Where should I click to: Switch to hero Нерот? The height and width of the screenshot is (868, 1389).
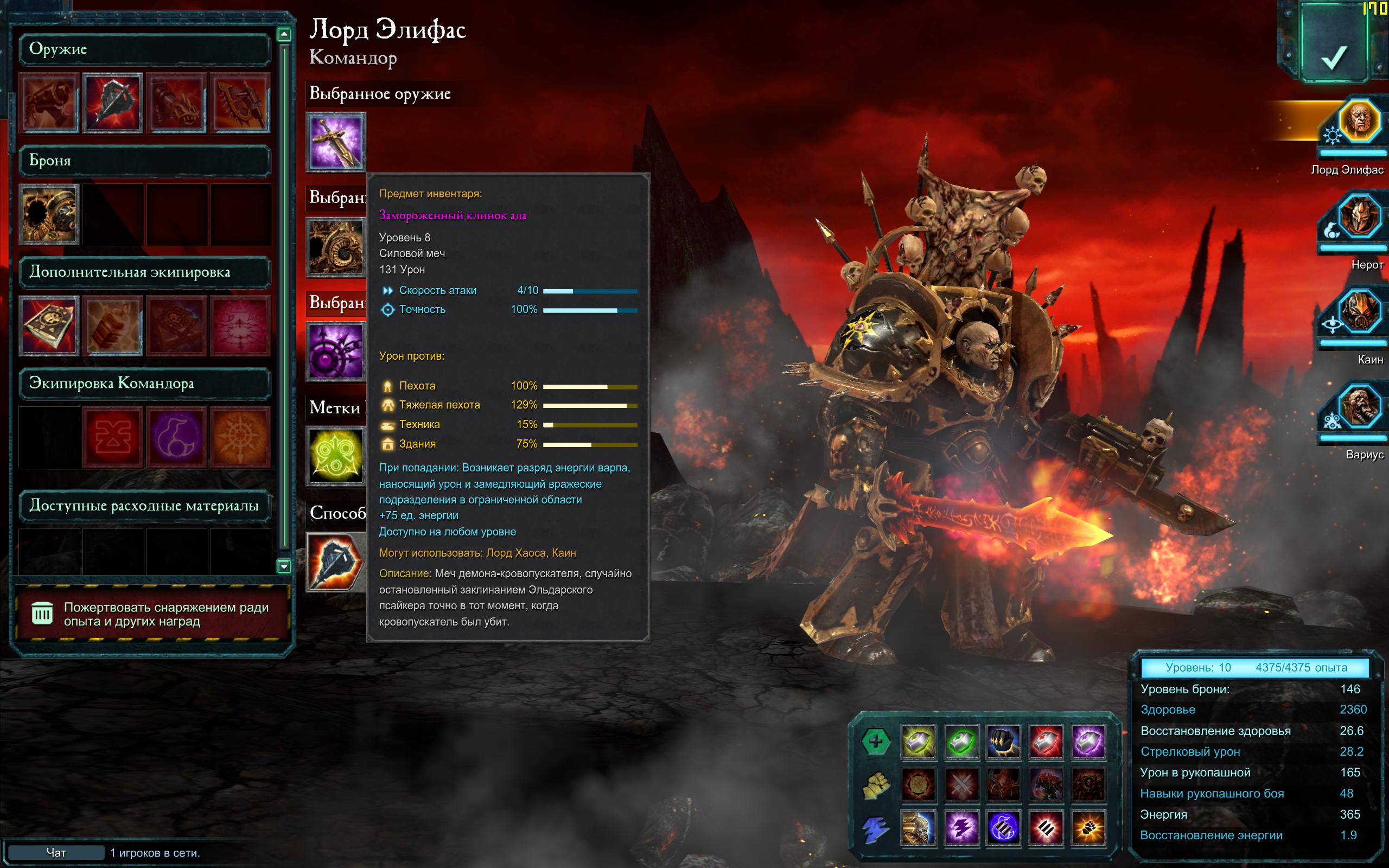point(1358,218)
